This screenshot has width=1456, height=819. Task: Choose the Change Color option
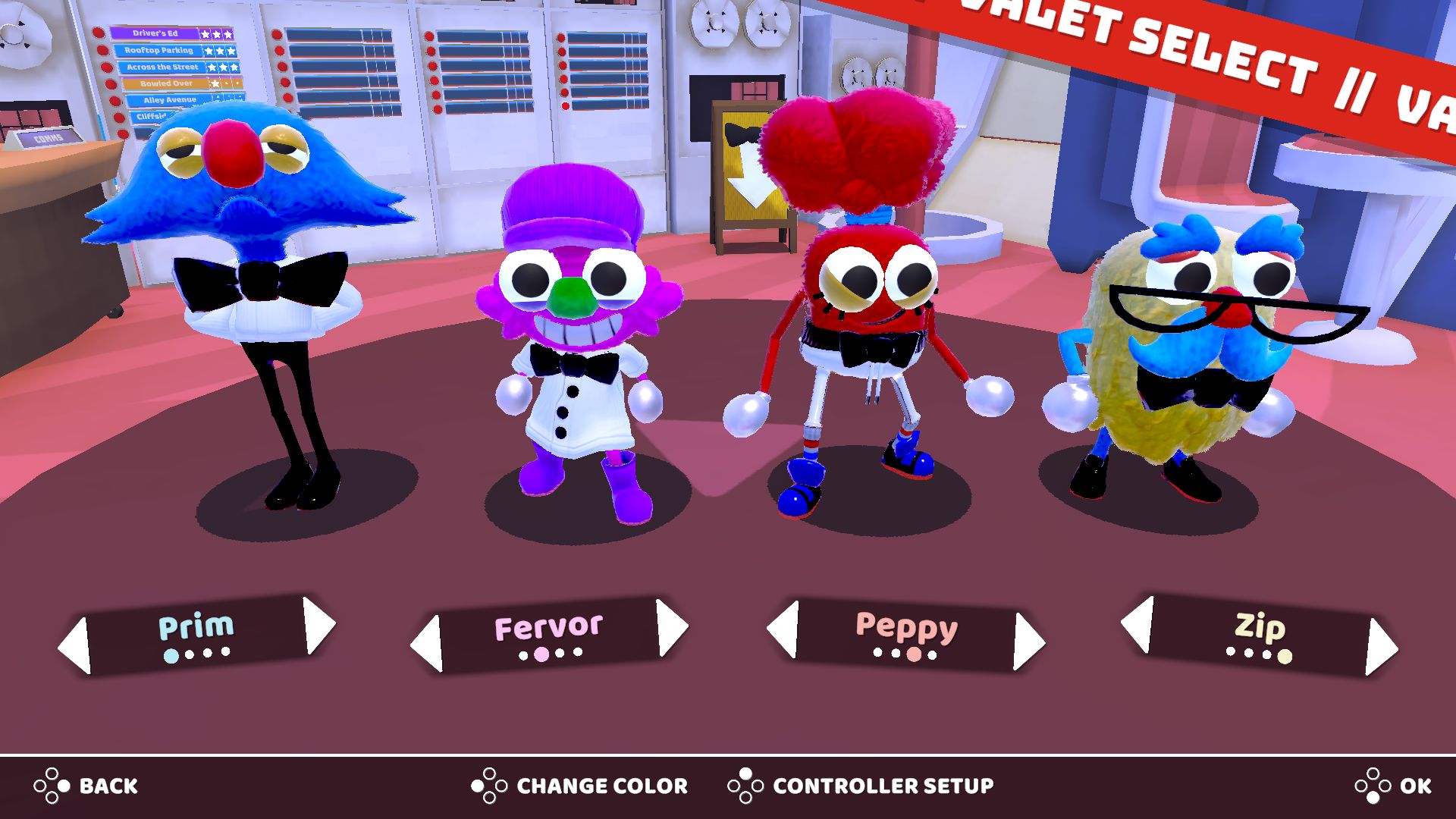pos(579,786)
